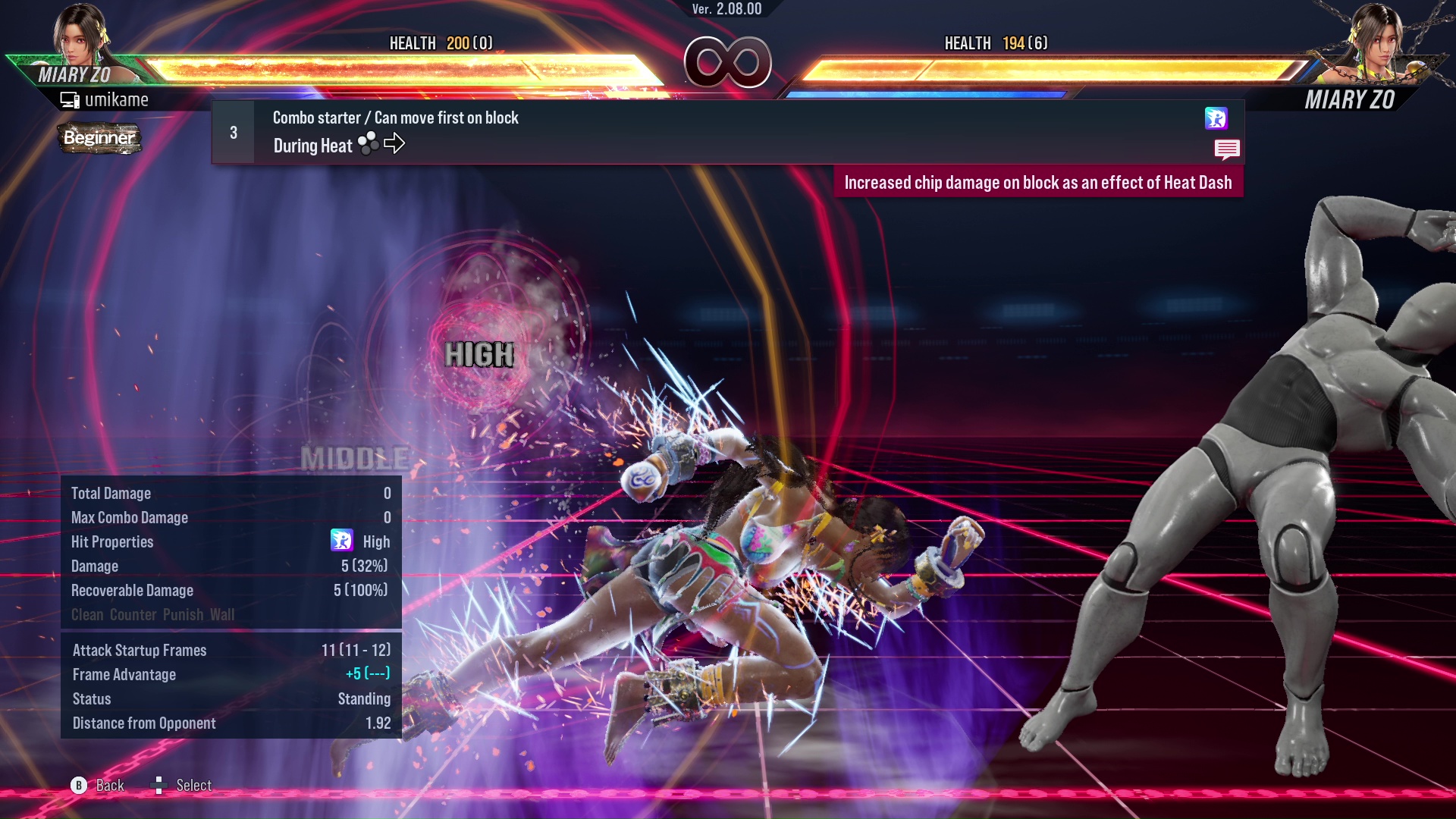Click the Beginner rank emblem
Image resolution: width=1456 pixels, height=819 pixels.
click(x=100, y=139)
